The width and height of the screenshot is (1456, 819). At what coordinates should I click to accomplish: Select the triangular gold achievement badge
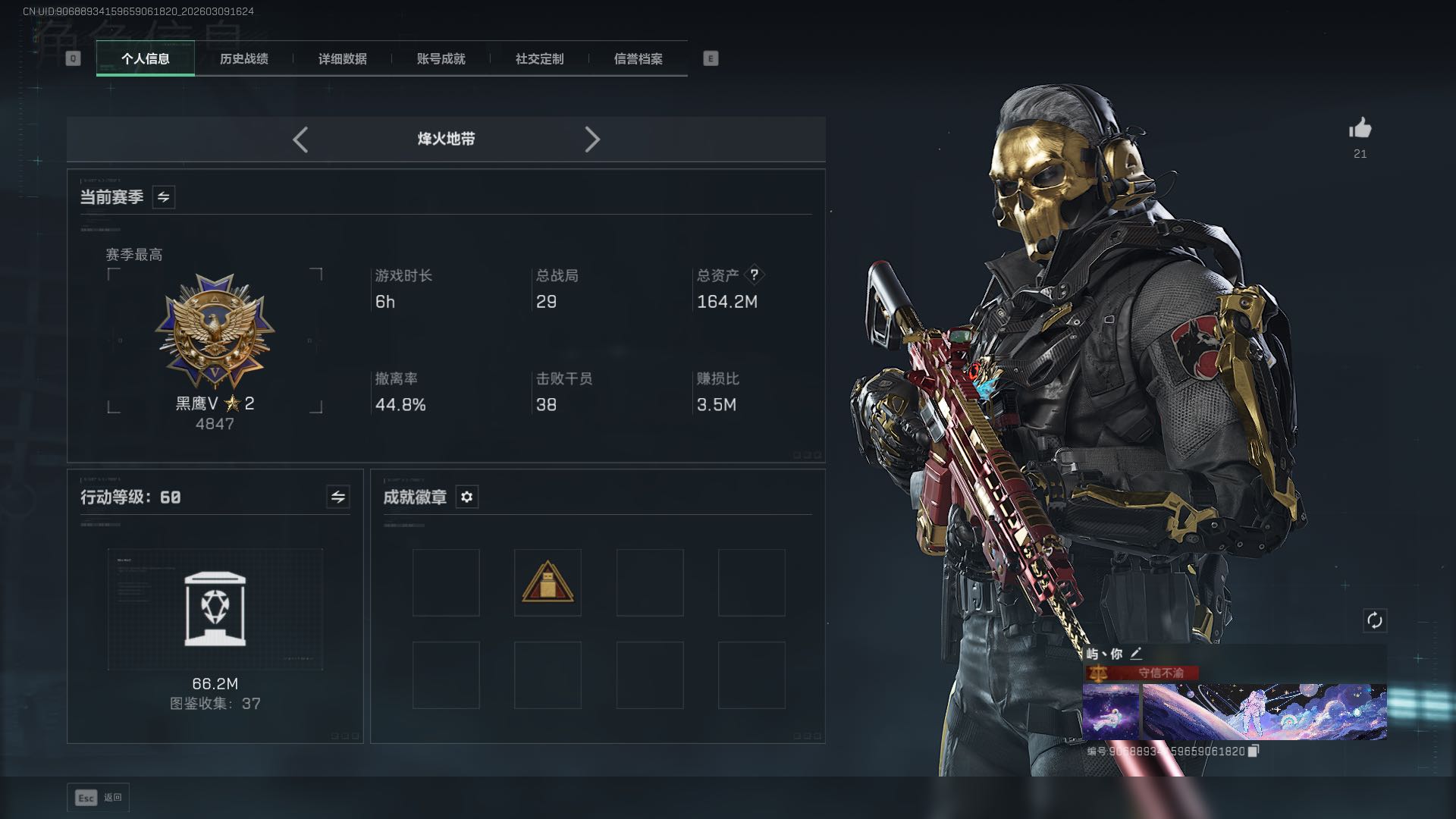tap(548, 582)
